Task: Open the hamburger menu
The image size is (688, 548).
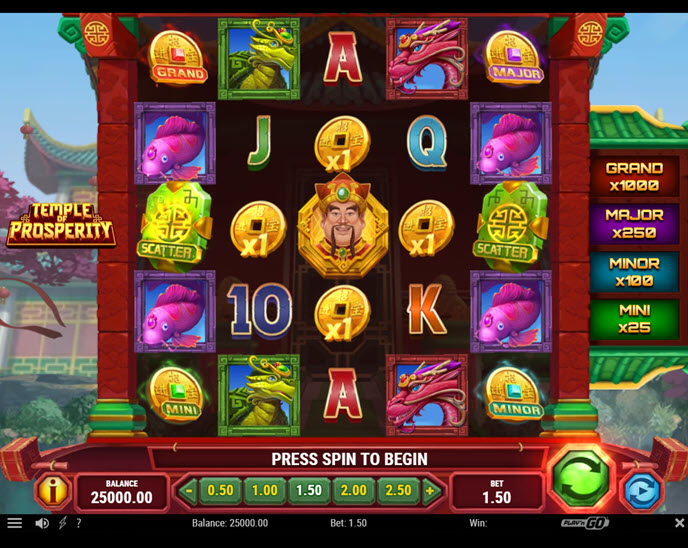Action: click(x=14, y=523)
